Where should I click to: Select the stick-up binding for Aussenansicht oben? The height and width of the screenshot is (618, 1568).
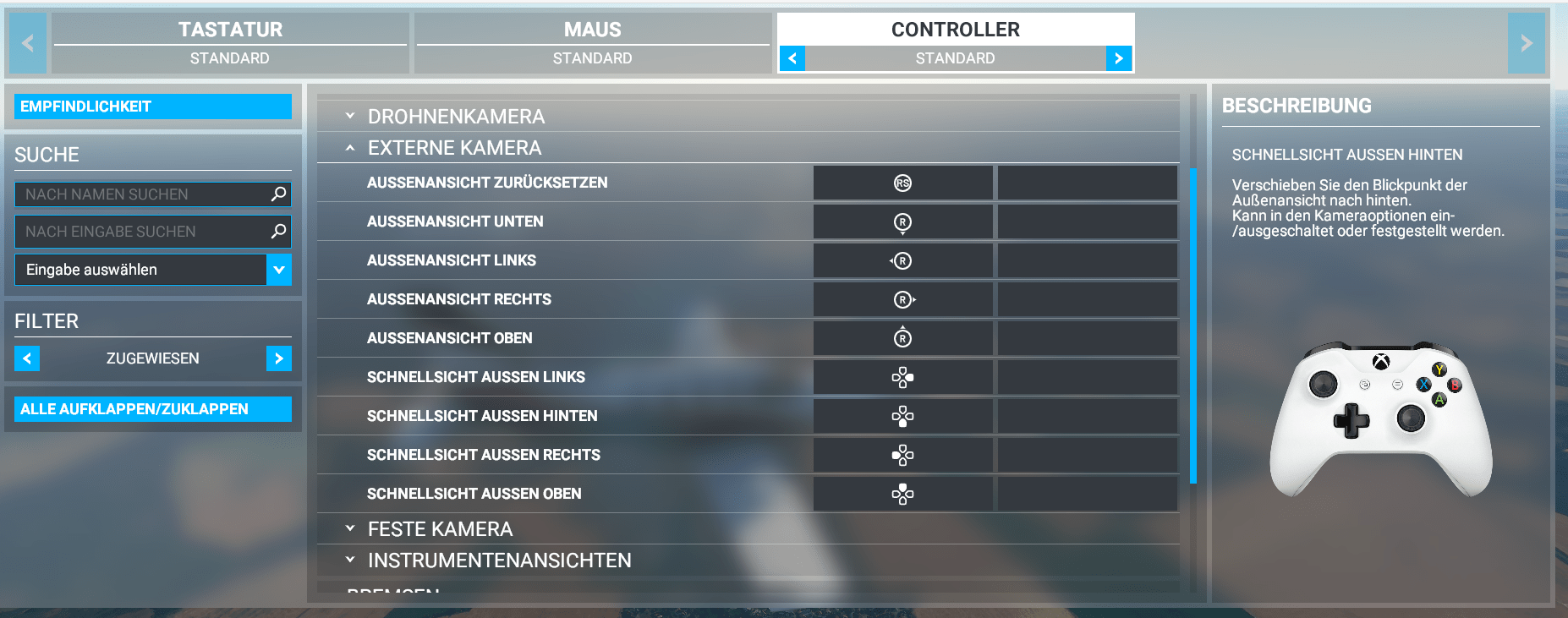(x=902, y=338)
